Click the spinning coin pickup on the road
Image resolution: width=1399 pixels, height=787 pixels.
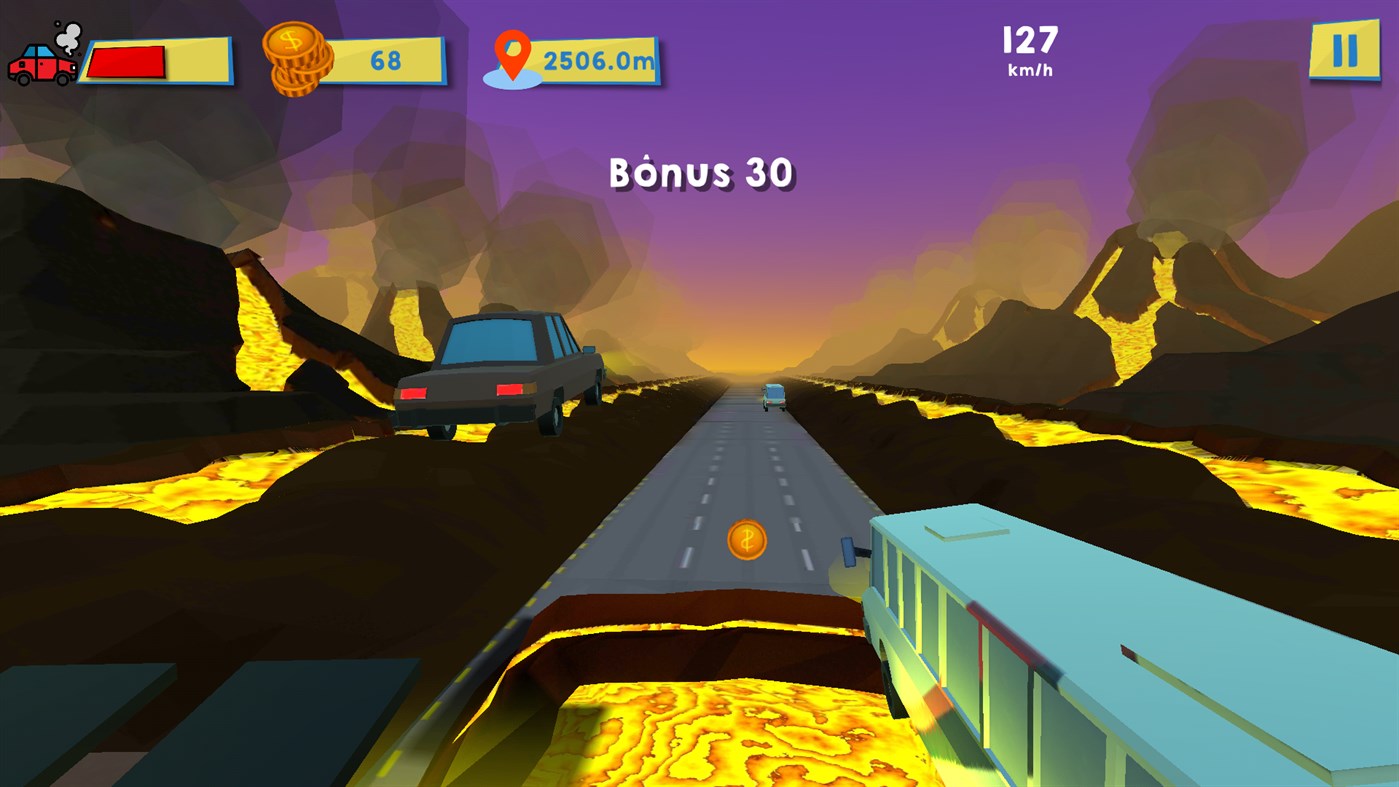(x=745, y=538)
